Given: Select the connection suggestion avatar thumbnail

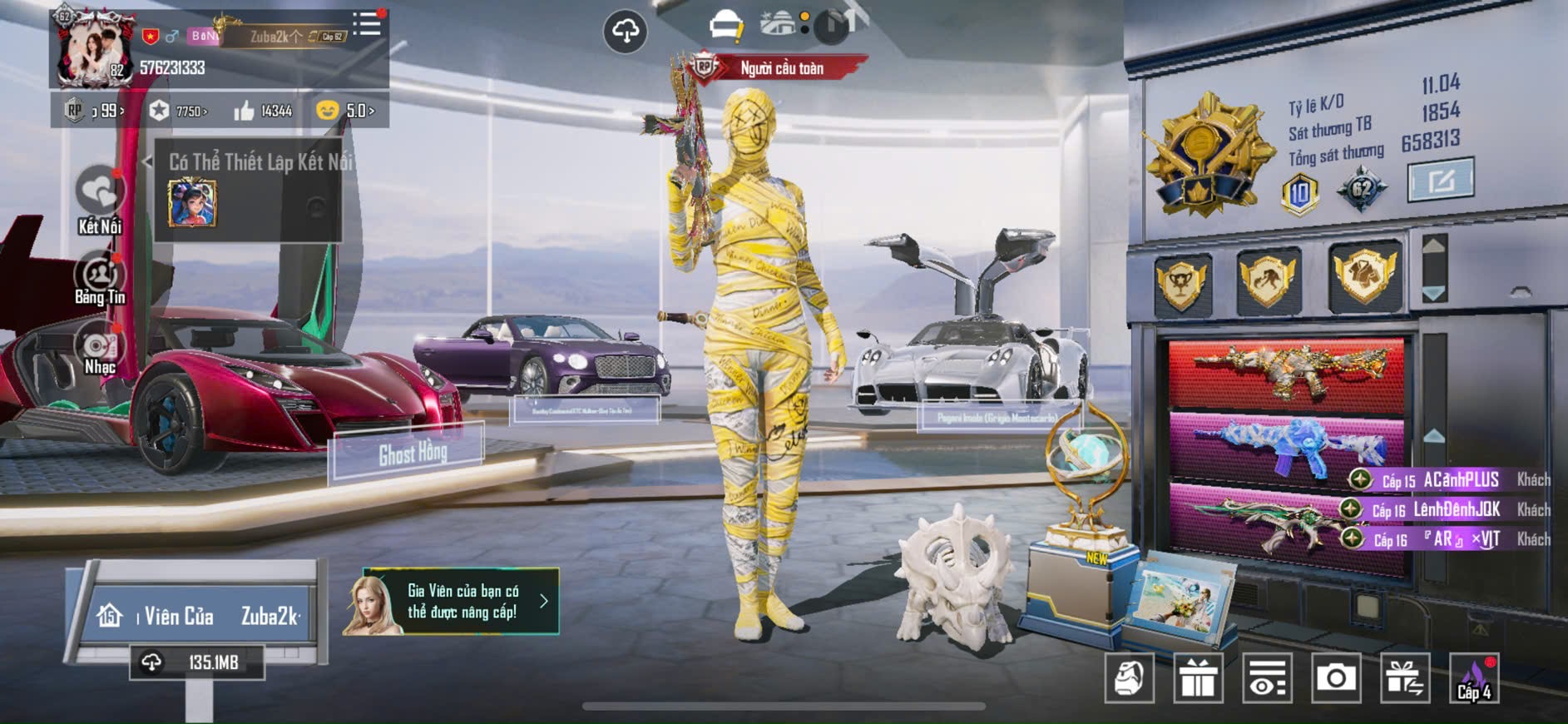Looking at the screenshot, I should [192, 203].
